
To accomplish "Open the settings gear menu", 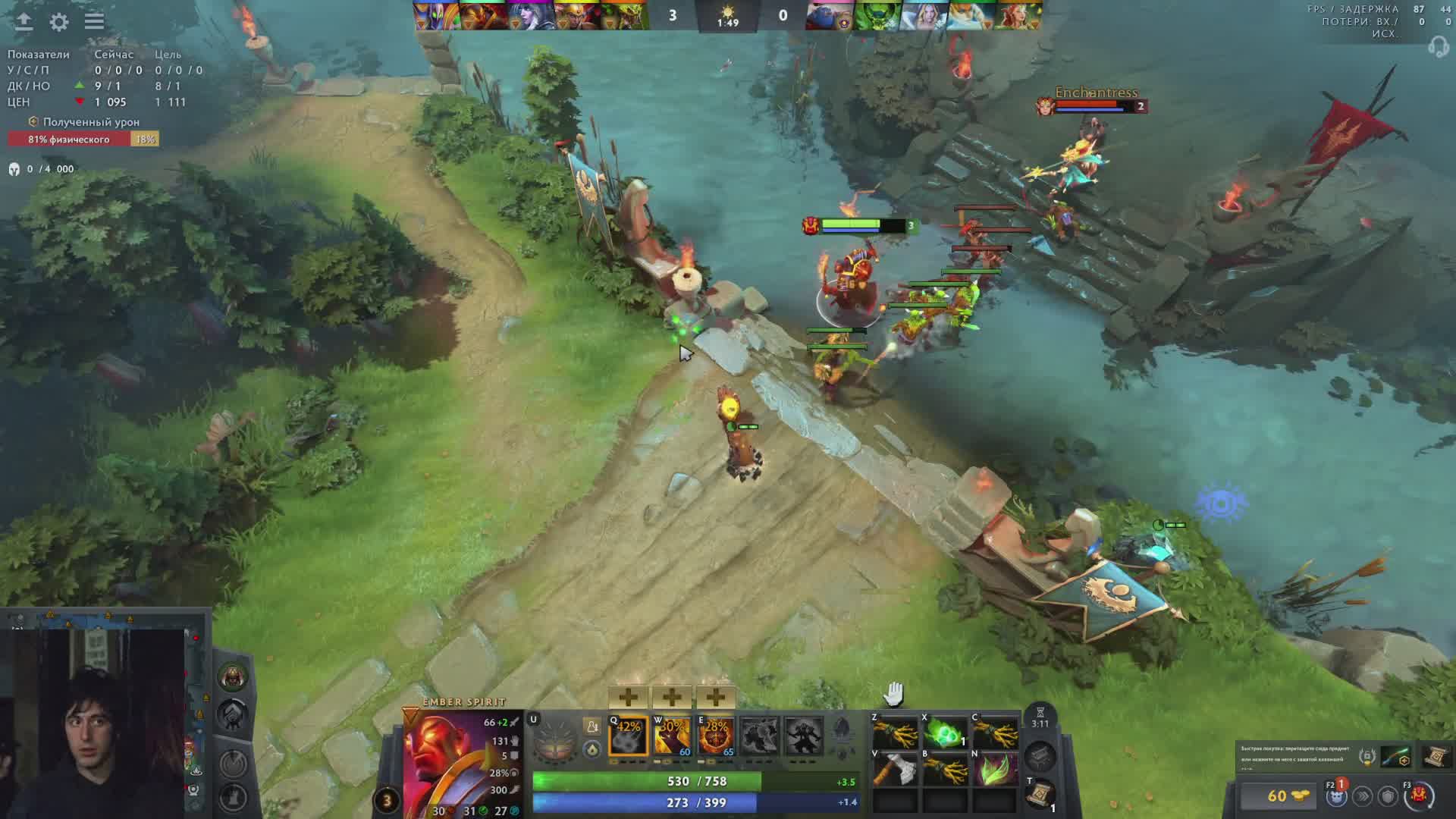I will pyautogui.click(x=59, y=22).
